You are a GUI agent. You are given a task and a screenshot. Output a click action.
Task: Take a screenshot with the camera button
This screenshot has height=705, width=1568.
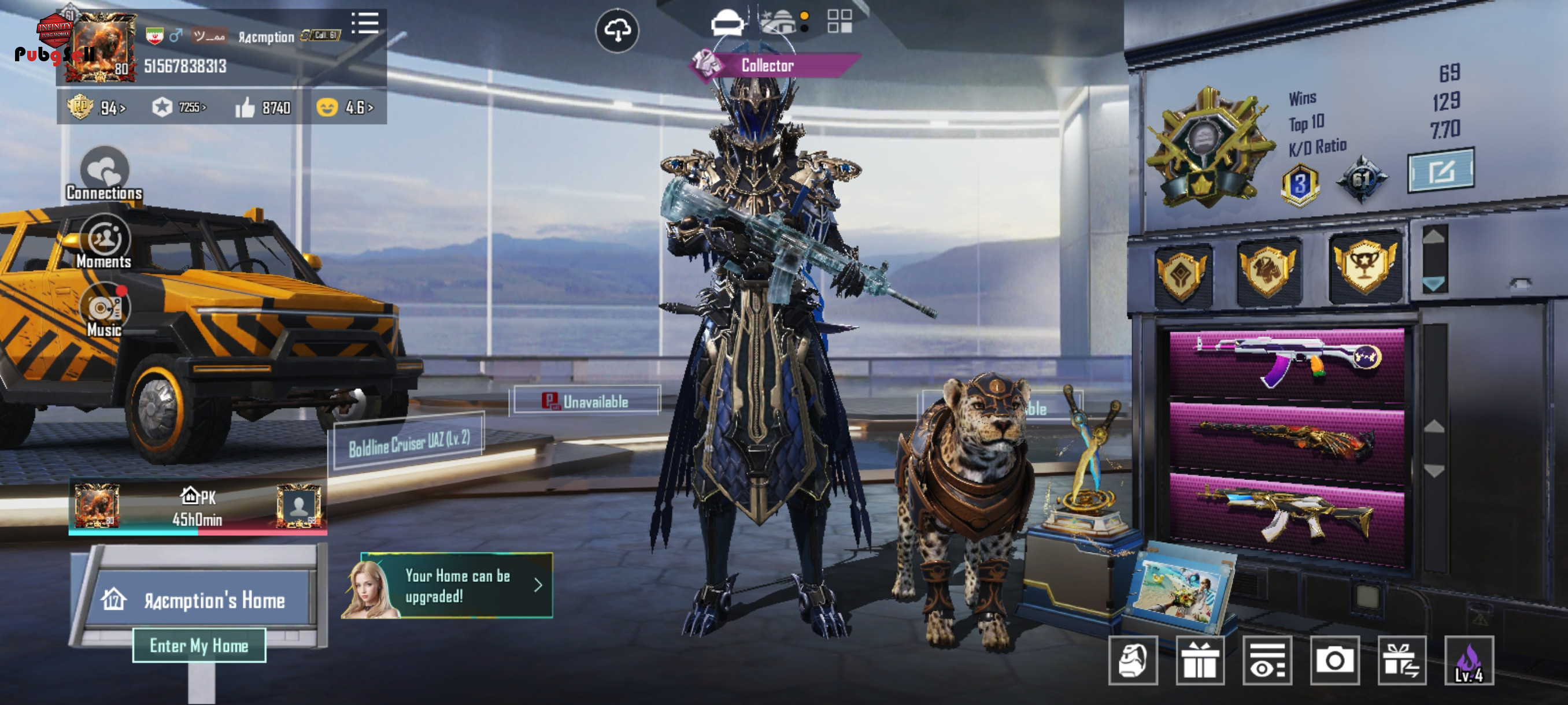(1335, 661)
